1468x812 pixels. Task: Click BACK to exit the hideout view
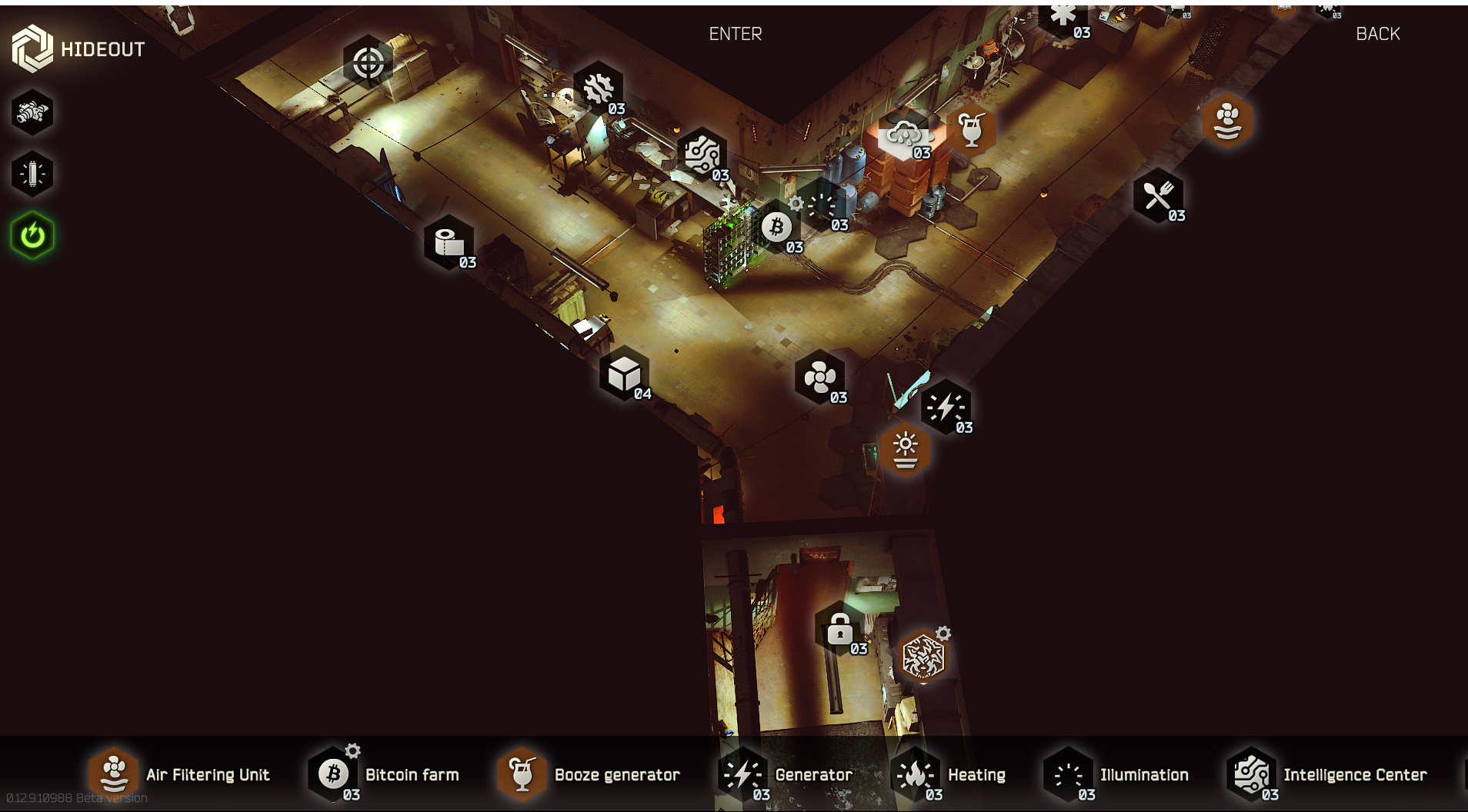click(1377, 33)
